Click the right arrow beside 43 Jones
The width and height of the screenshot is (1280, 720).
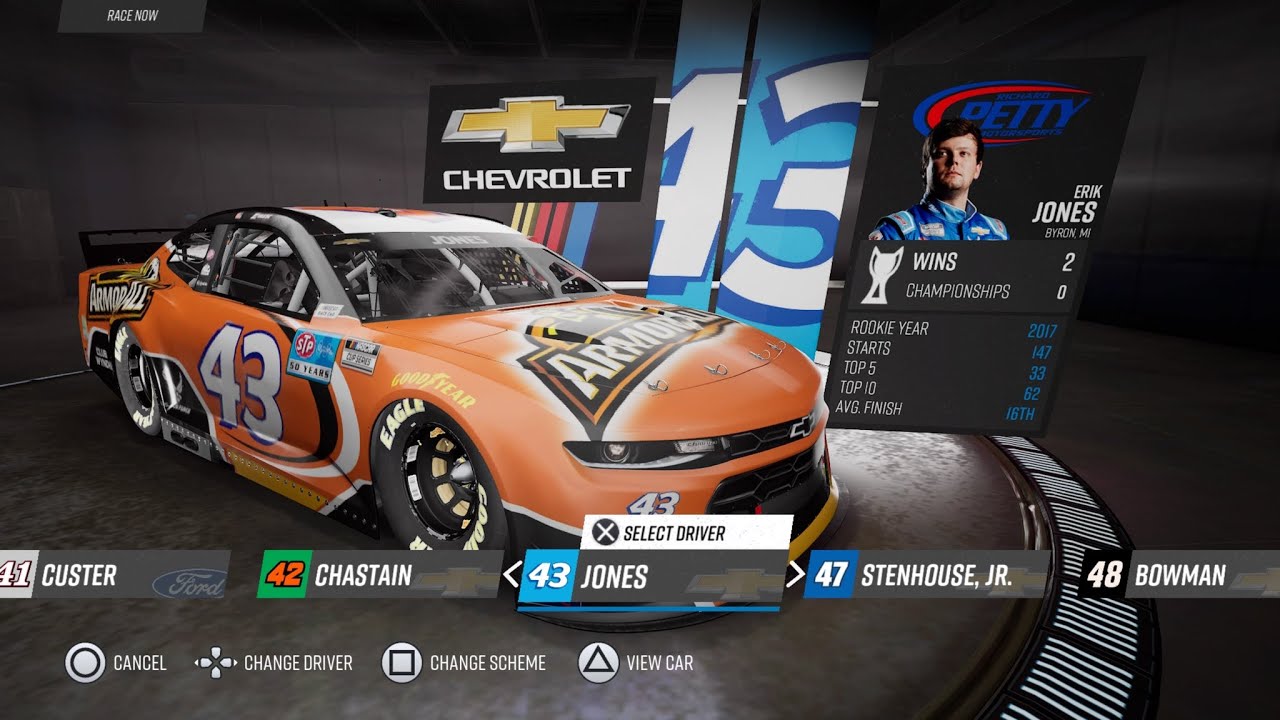click(x=795, y=575)
